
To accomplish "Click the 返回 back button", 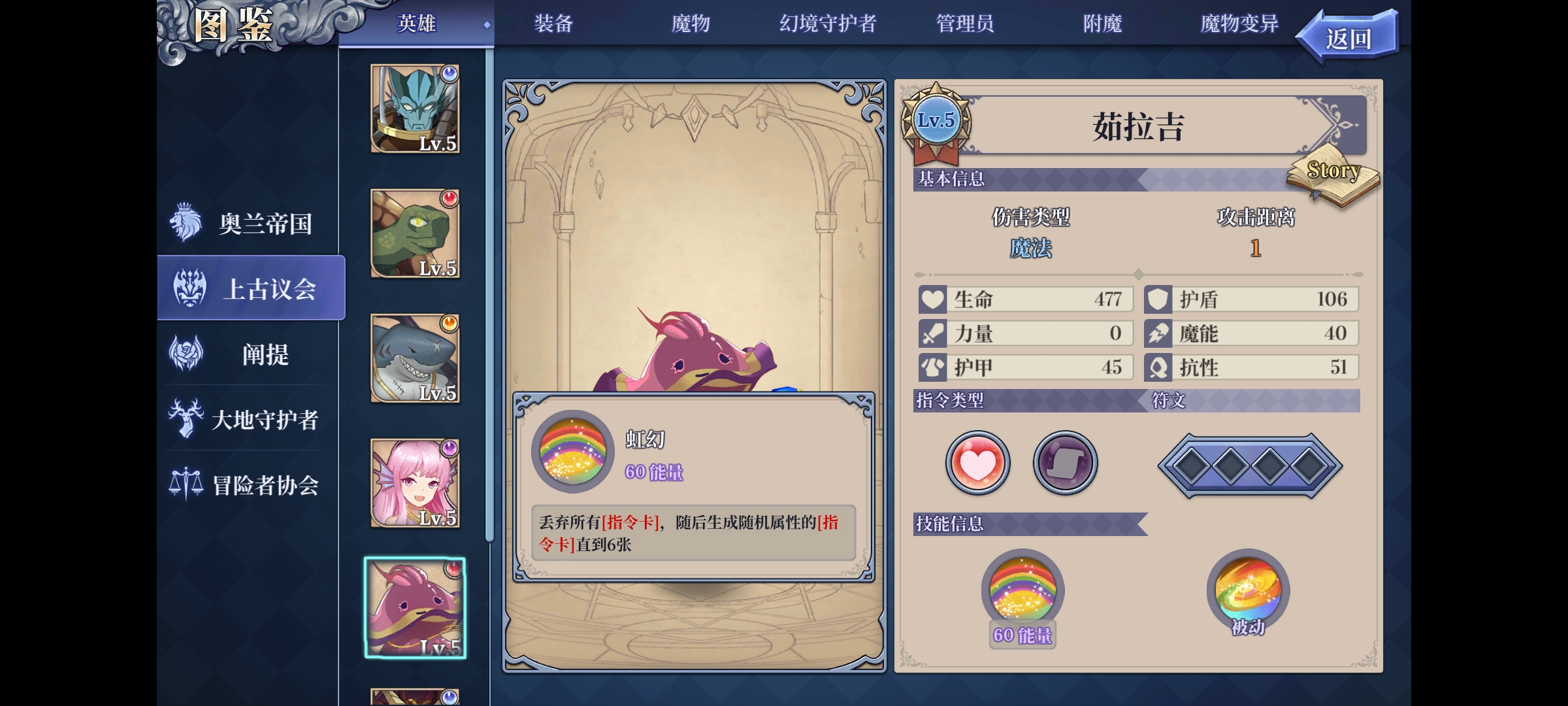I will tap(1348, 39).
